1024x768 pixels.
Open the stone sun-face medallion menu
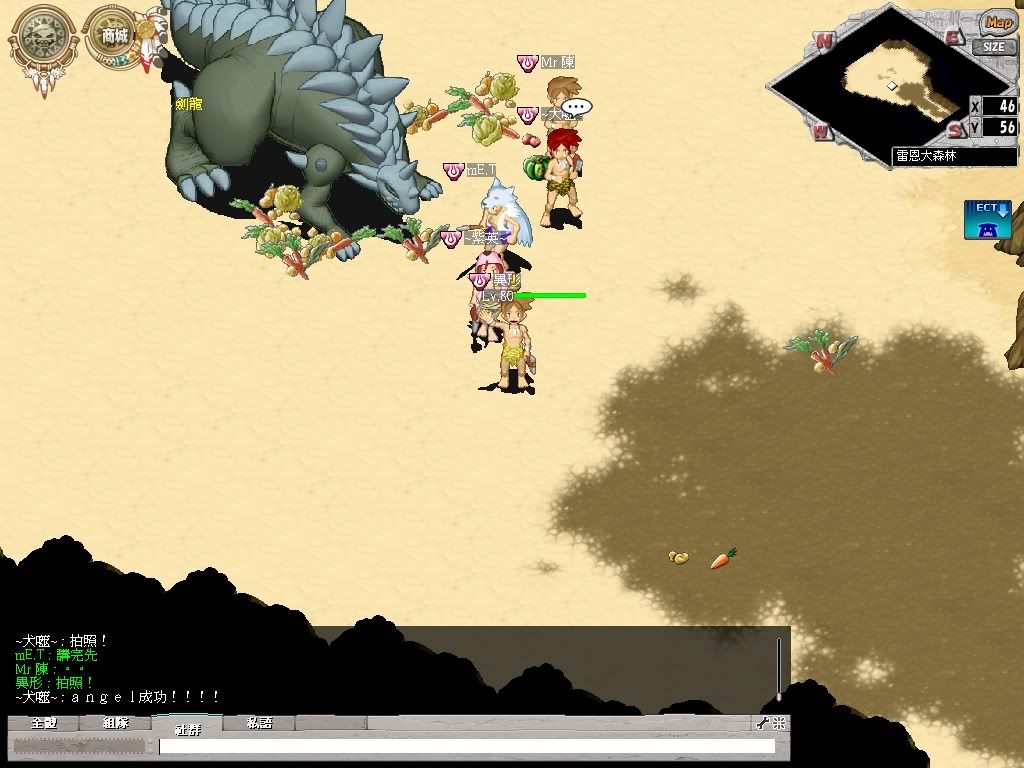[x=42, y=38]
